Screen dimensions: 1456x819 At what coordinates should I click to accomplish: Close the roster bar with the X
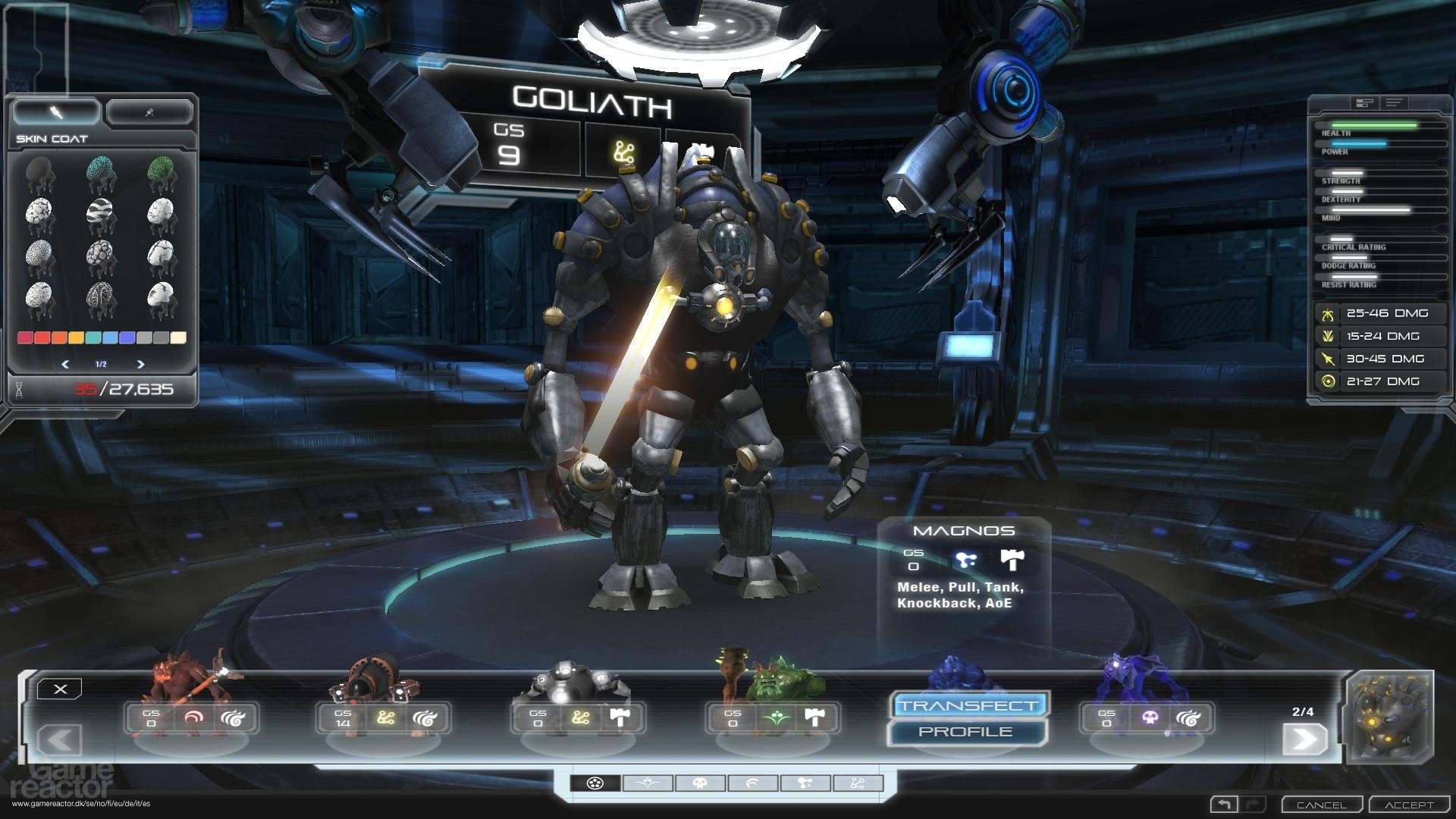60,689
